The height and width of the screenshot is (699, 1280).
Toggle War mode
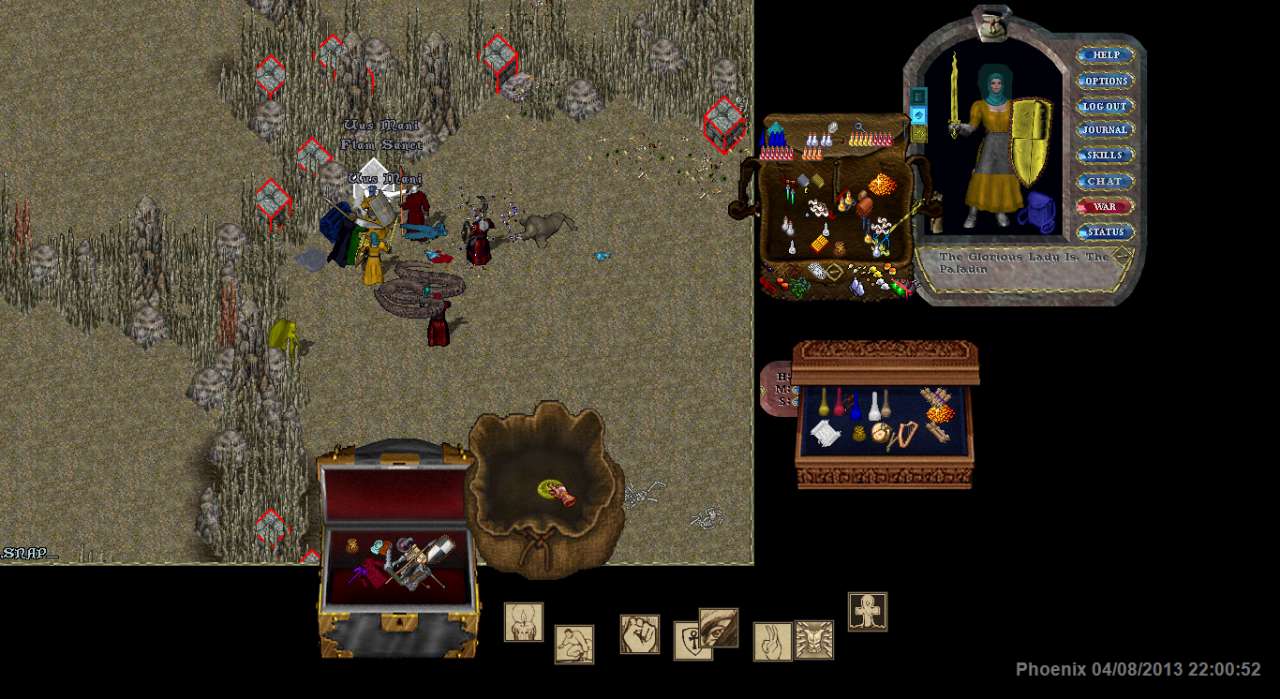pos(1105,207)
